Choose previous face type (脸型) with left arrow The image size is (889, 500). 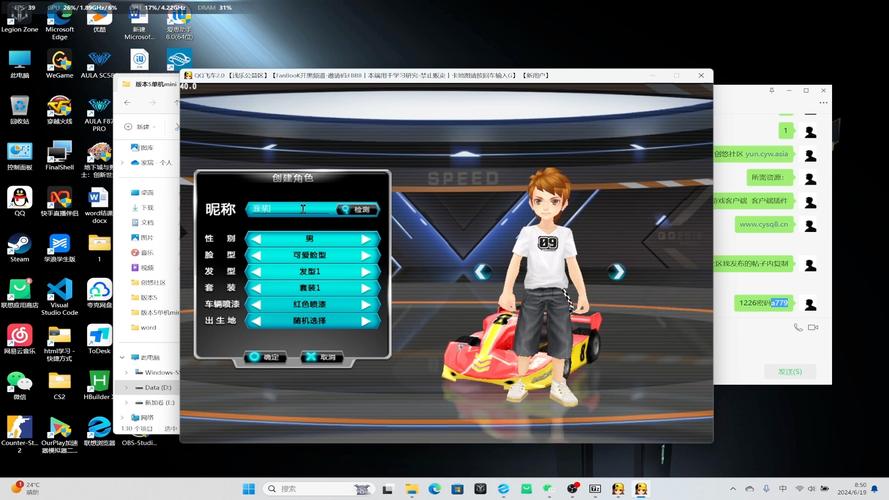tap(256, 255)
